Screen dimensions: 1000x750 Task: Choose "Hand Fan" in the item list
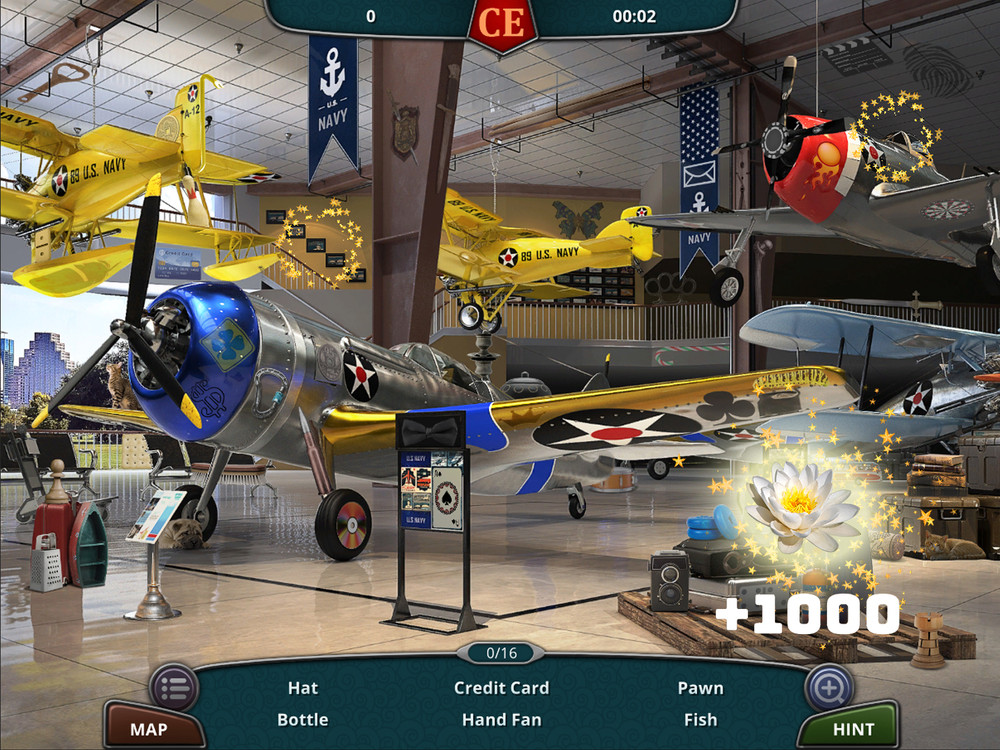pos(501,719)
